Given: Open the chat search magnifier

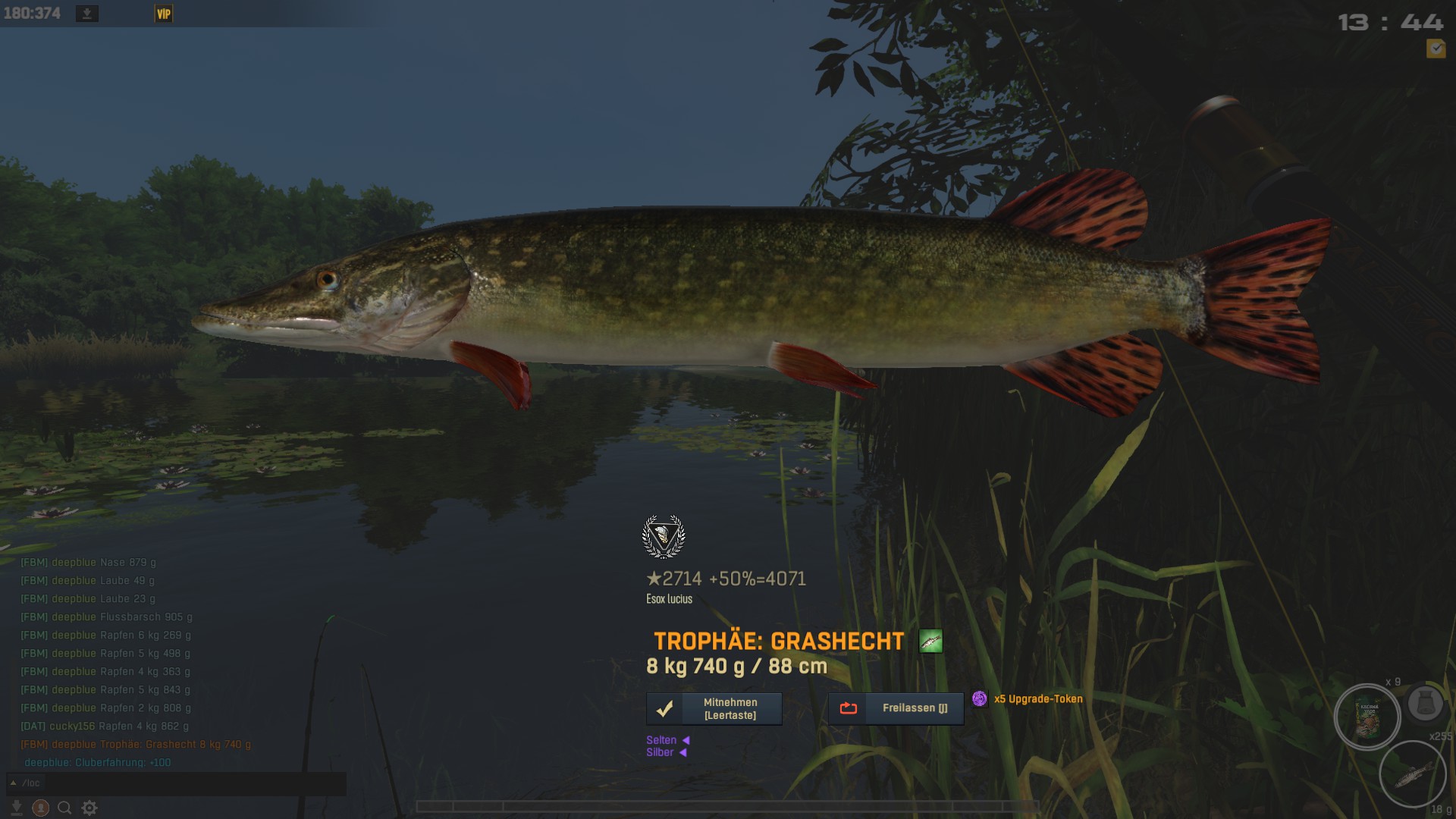Looking at the screenshot, I should click(x=65, y=808).
